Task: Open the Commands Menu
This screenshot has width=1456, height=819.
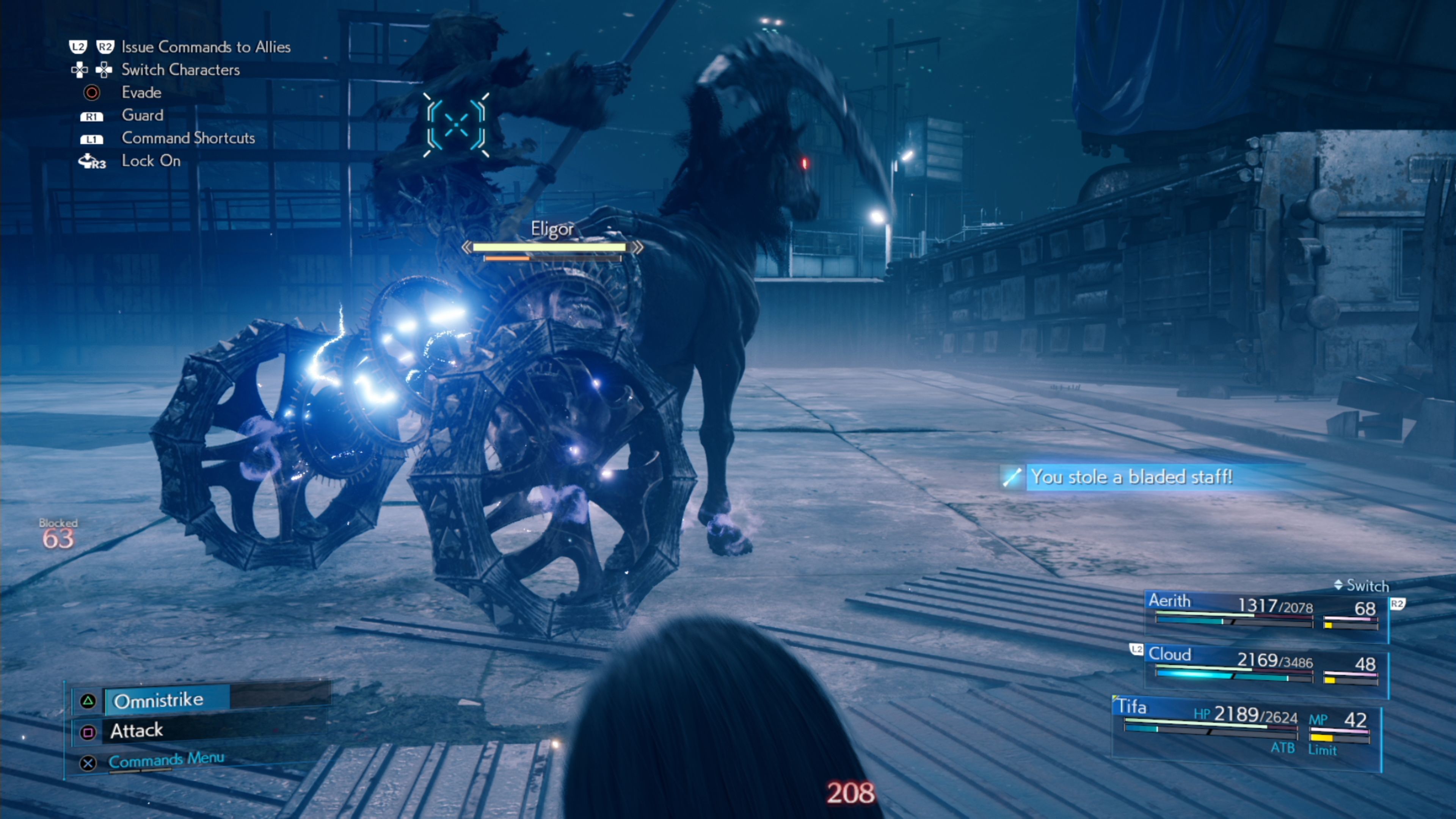Action: (166, 760)
